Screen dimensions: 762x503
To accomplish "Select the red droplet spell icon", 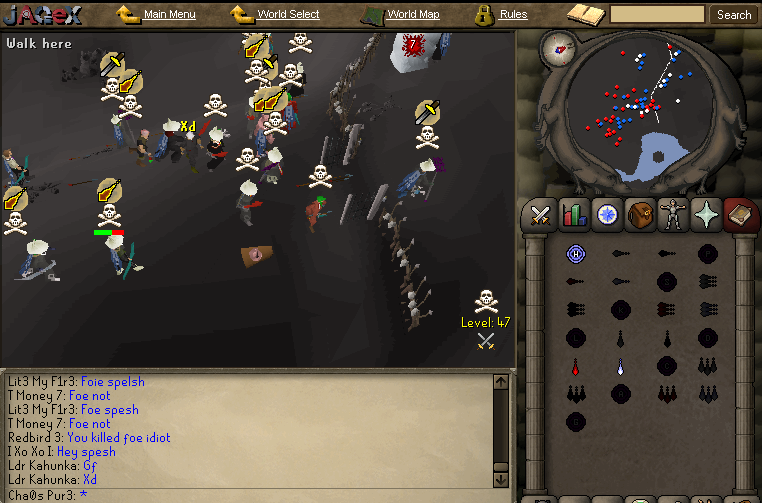I will pyautogui.click(x=575, y=366).
